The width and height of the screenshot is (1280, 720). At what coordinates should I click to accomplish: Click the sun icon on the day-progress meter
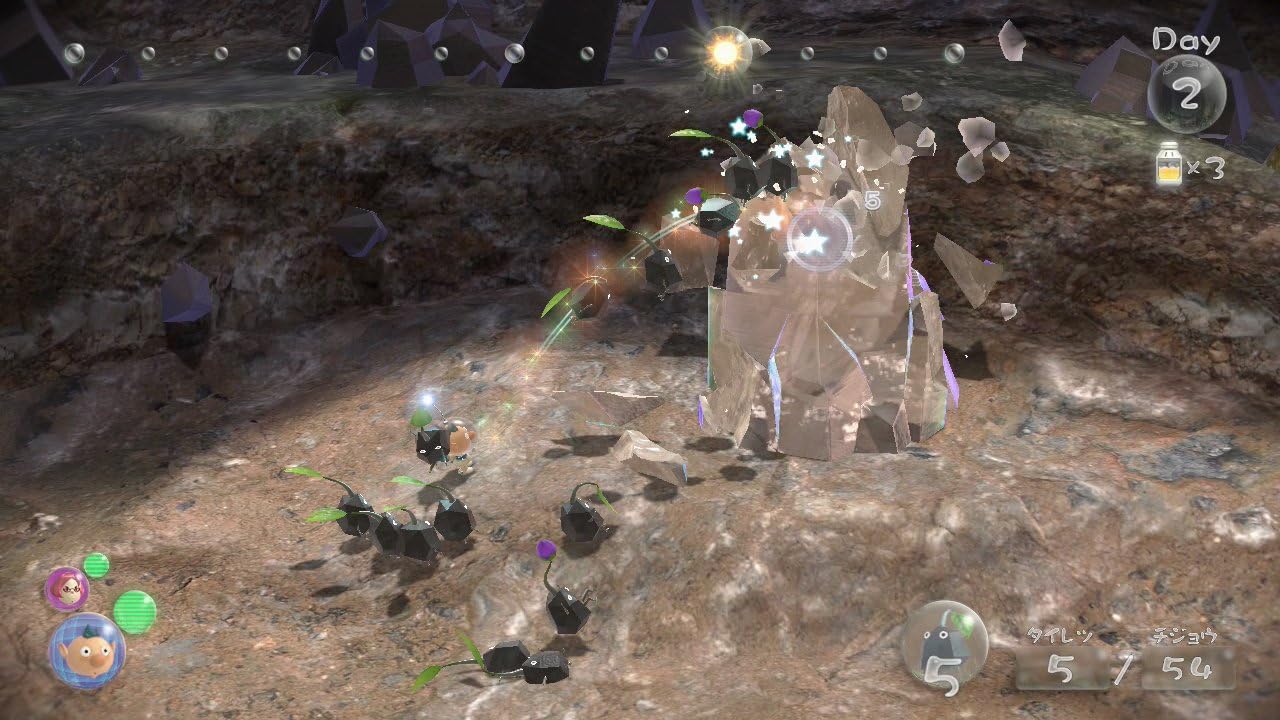click(x=728, y=50)
